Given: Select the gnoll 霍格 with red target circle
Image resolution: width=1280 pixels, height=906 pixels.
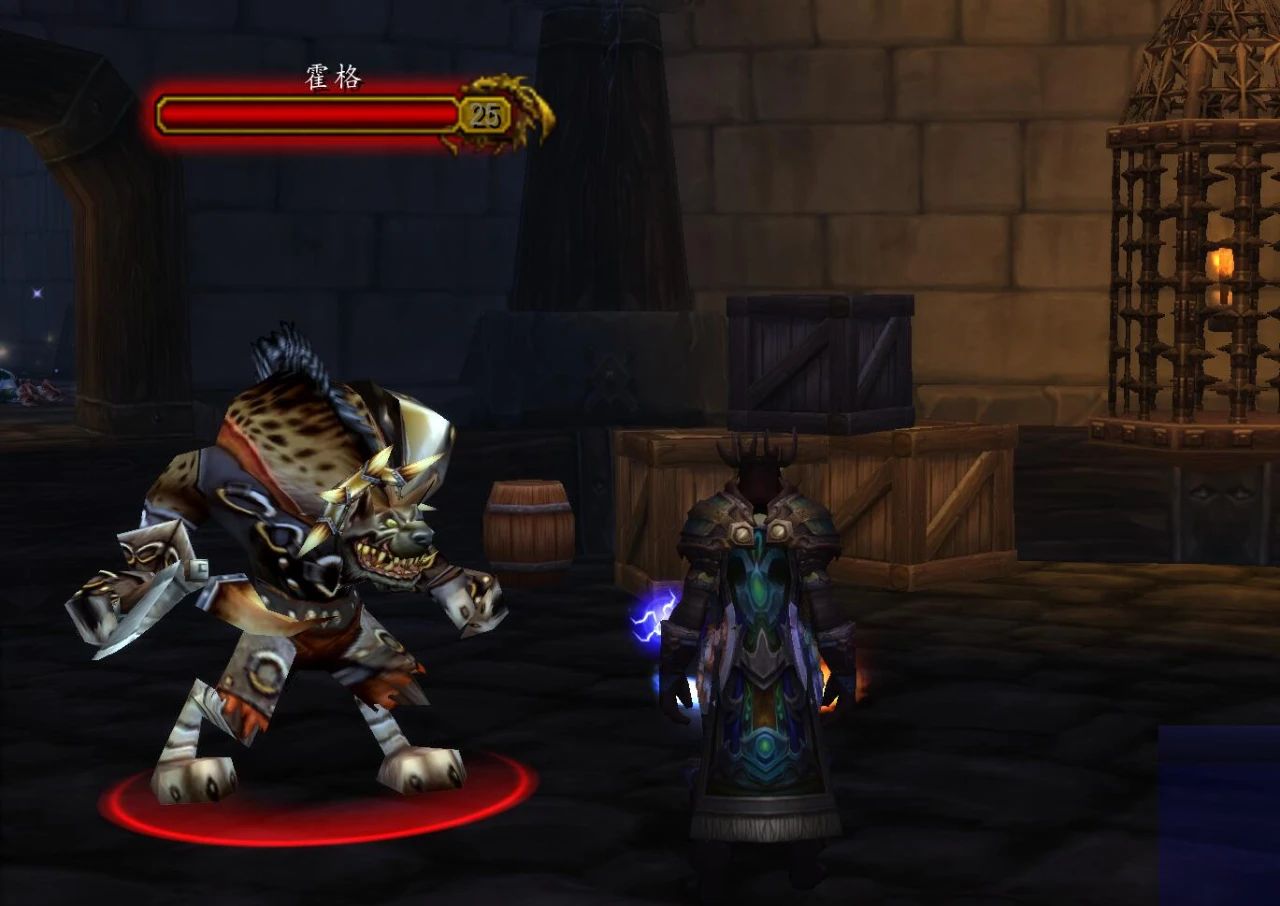Looking at the screenshot, I should [x=300, y=560].
